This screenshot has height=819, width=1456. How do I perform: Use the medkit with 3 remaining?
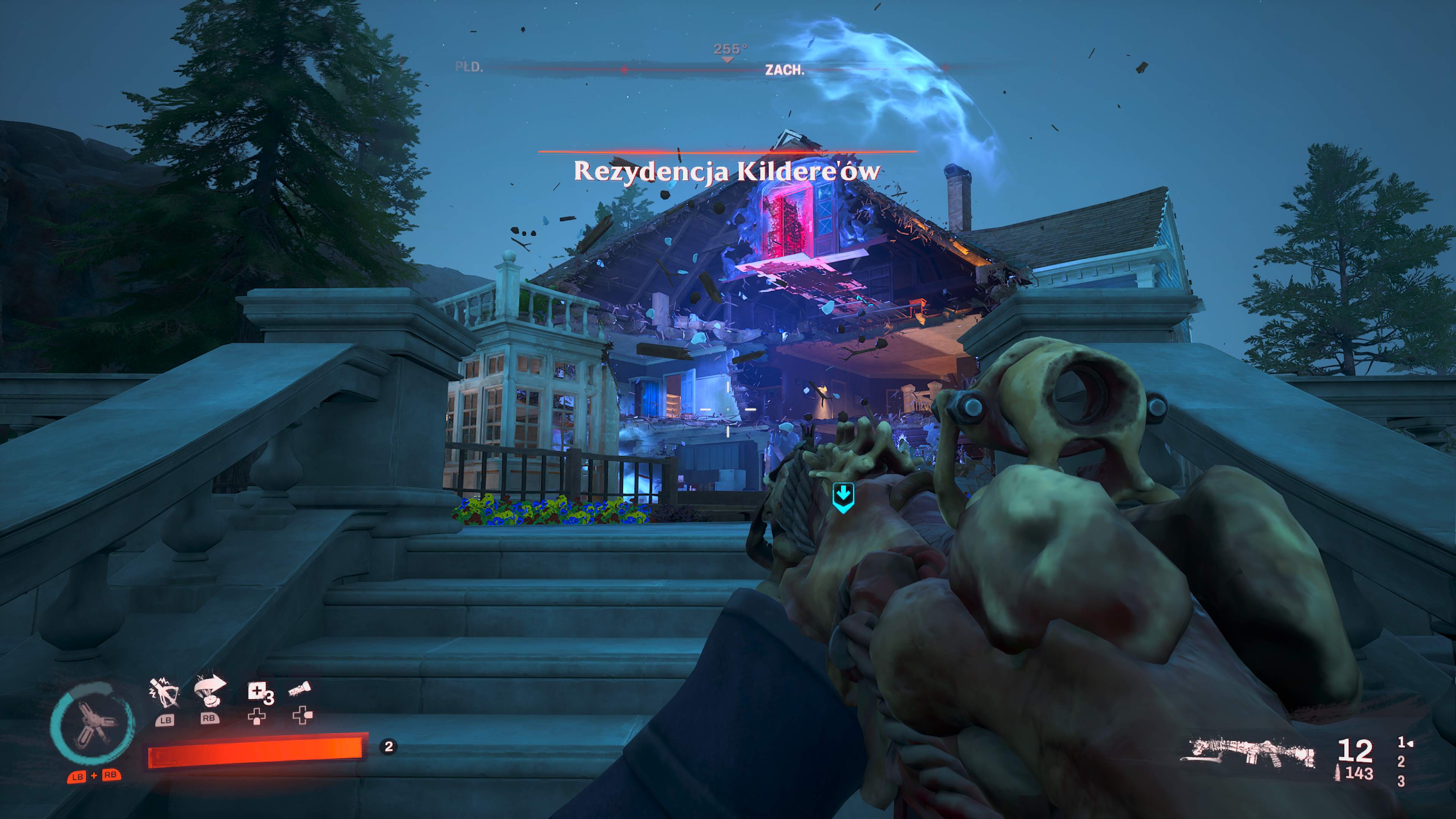(x=259, y=692)
